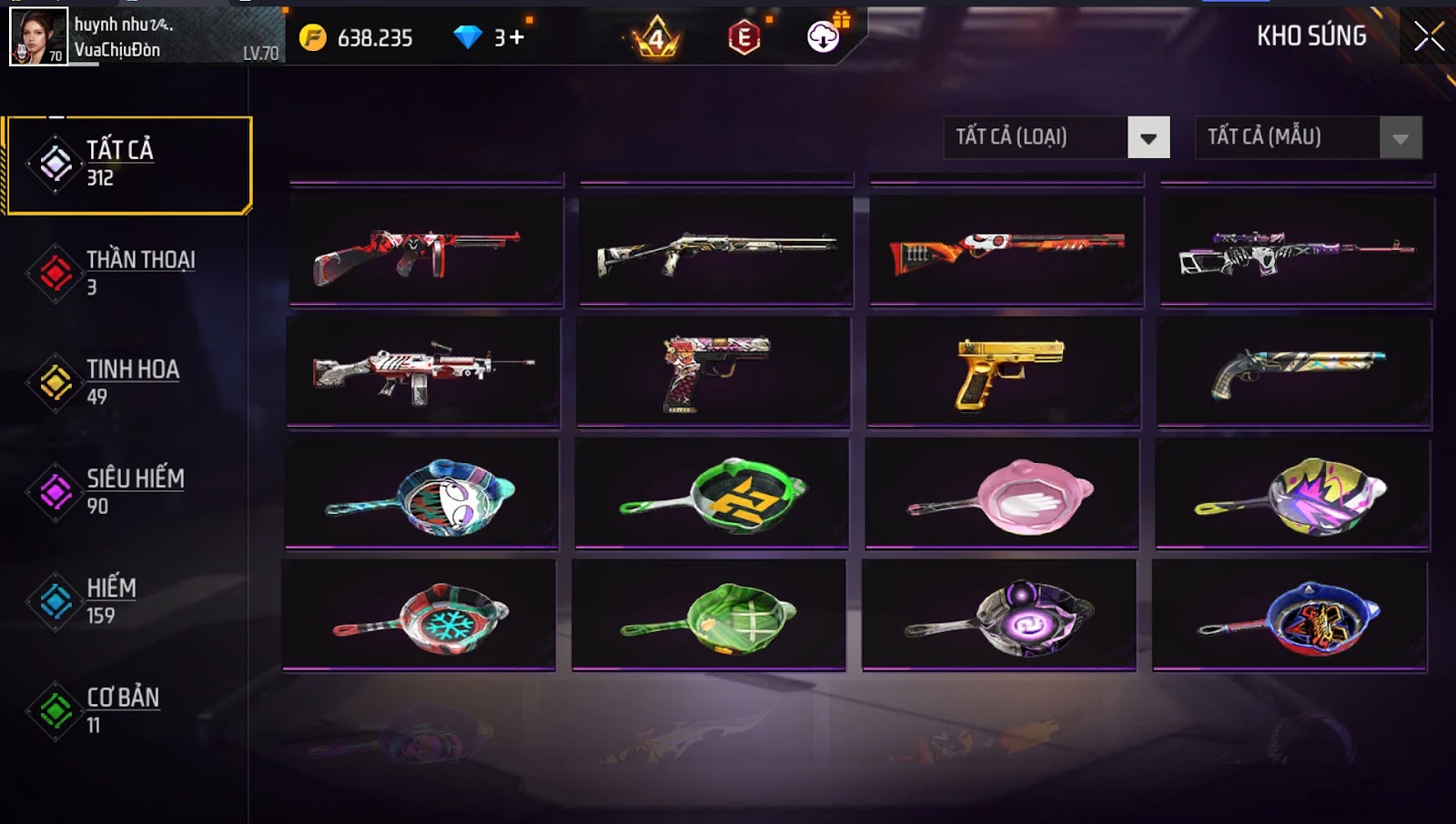Open the gold crown rank icon

pos(656,37)
